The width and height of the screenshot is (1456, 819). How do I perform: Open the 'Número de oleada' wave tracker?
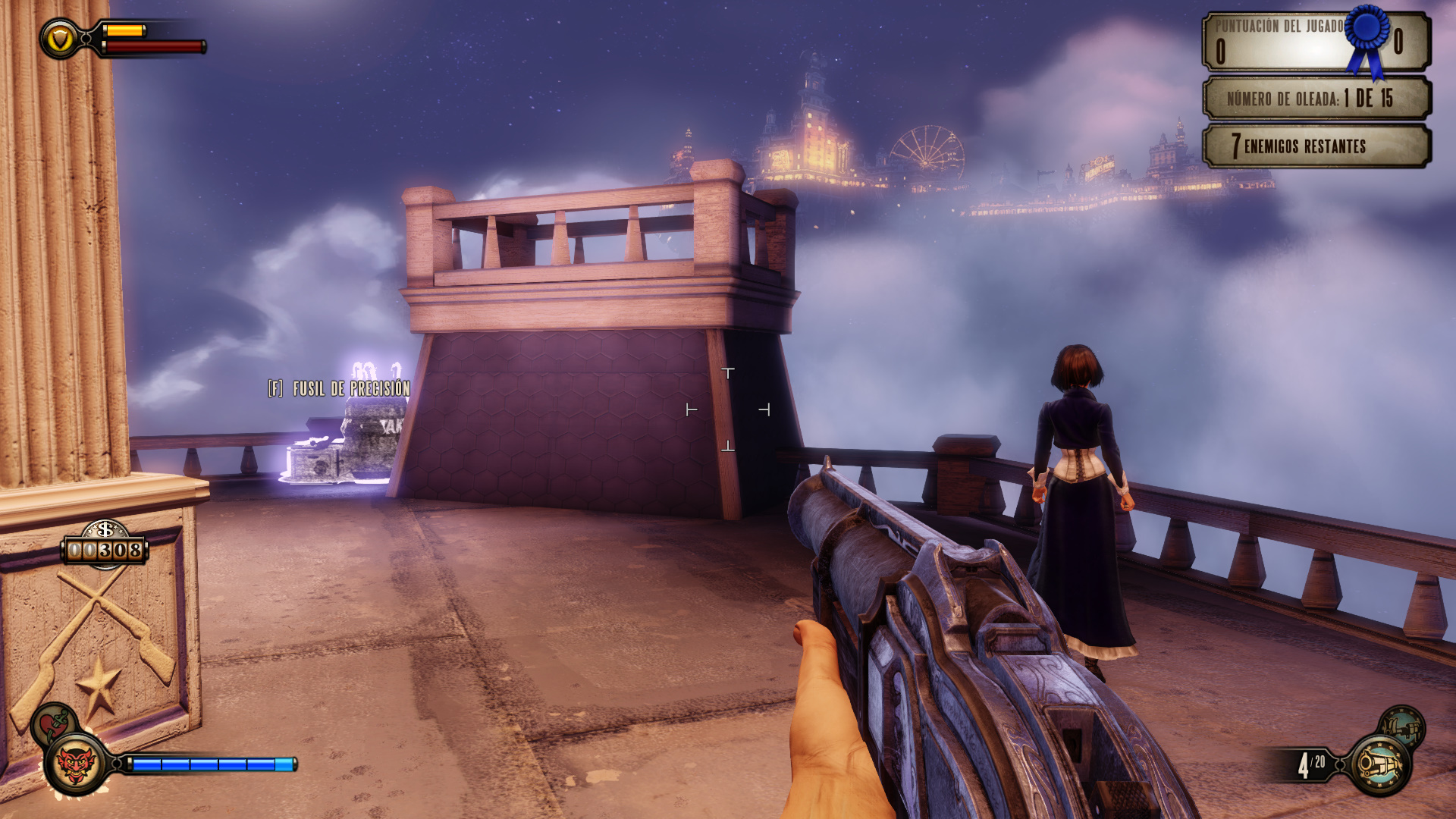pyautogui.click(x=1316, y=98)
